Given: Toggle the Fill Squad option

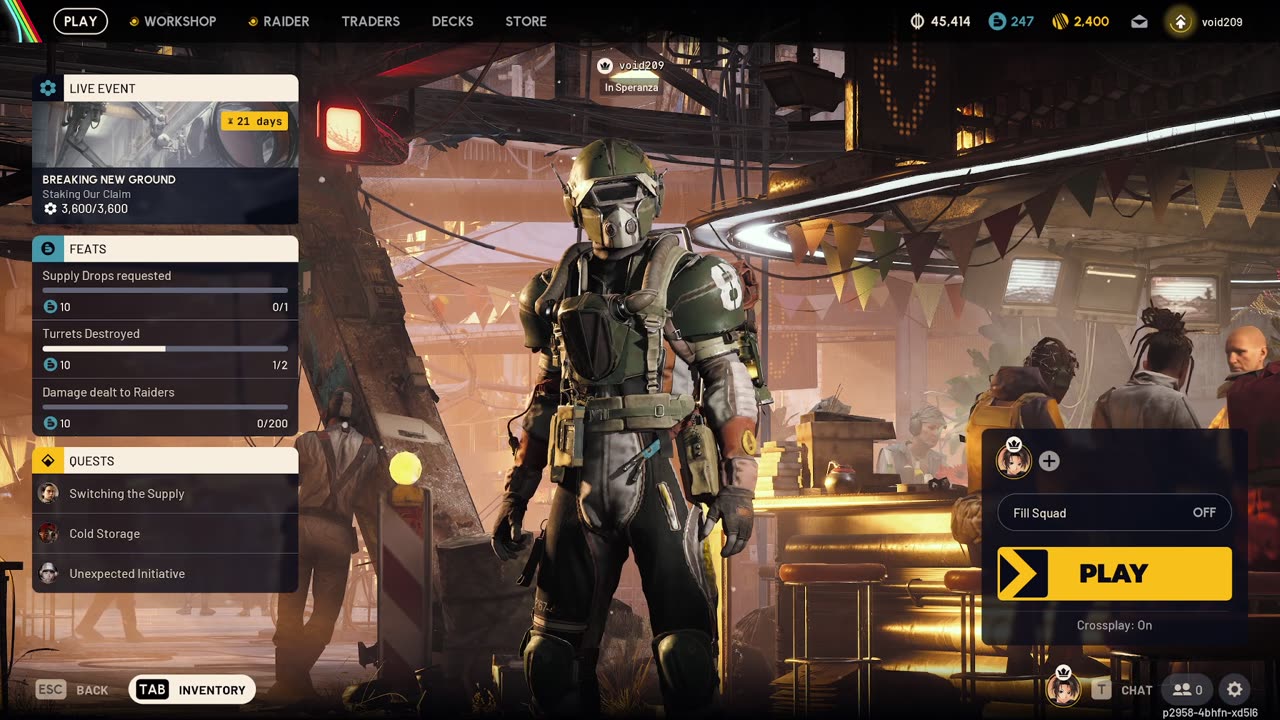Looking at the screenshot, I should (1114, 513).
